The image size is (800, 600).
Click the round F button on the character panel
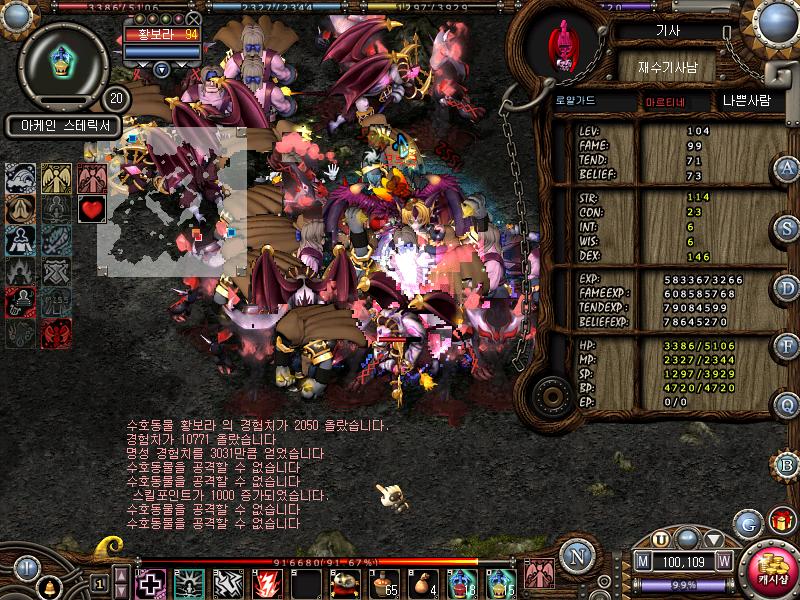tap(786, 345)
